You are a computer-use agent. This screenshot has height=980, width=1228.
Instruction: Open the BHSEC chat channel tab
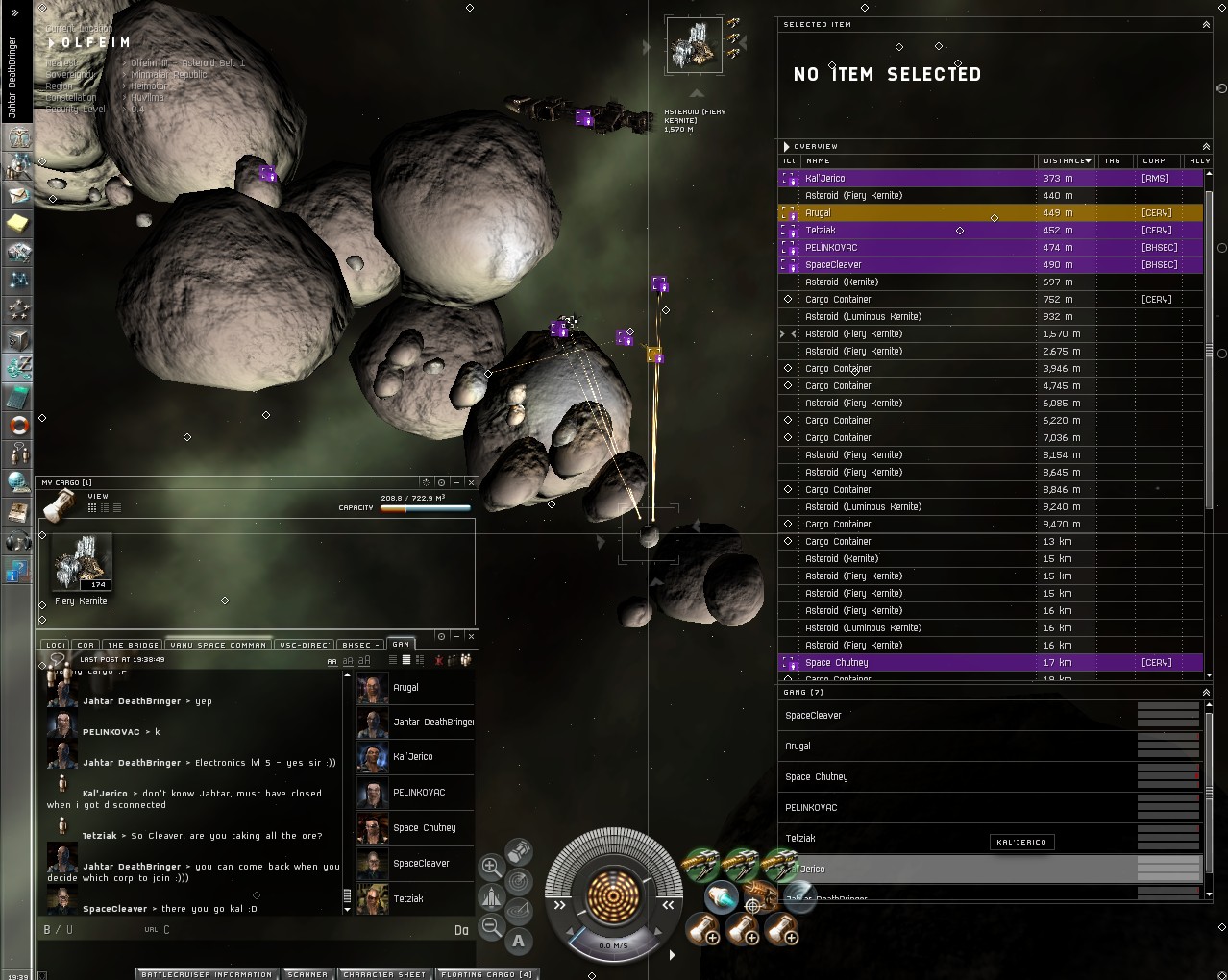tap(356, 645)
